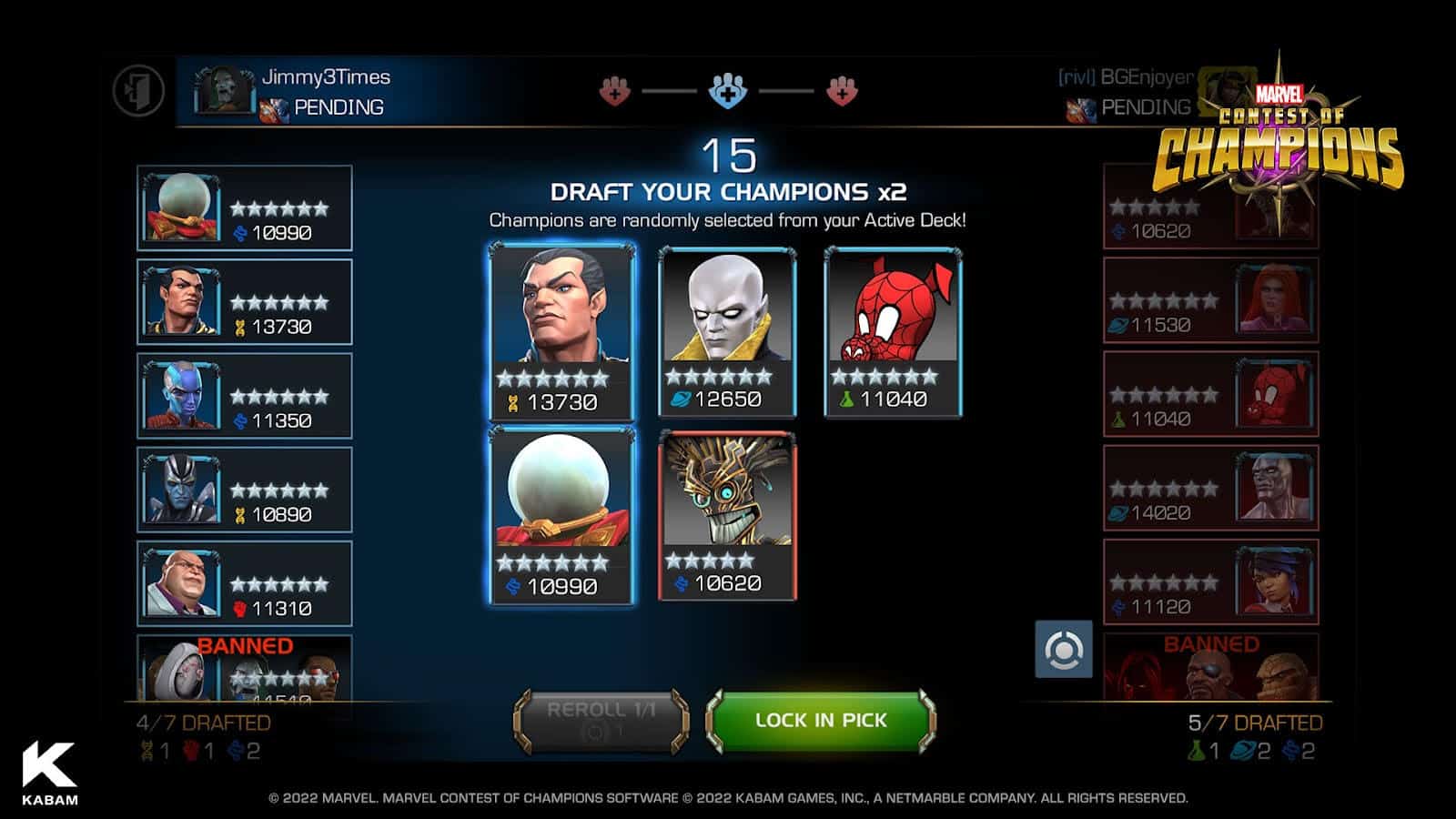View drafted champion rated 10890
The width and height of the screenshot is (1456, 819).
(x=244, y=490)
